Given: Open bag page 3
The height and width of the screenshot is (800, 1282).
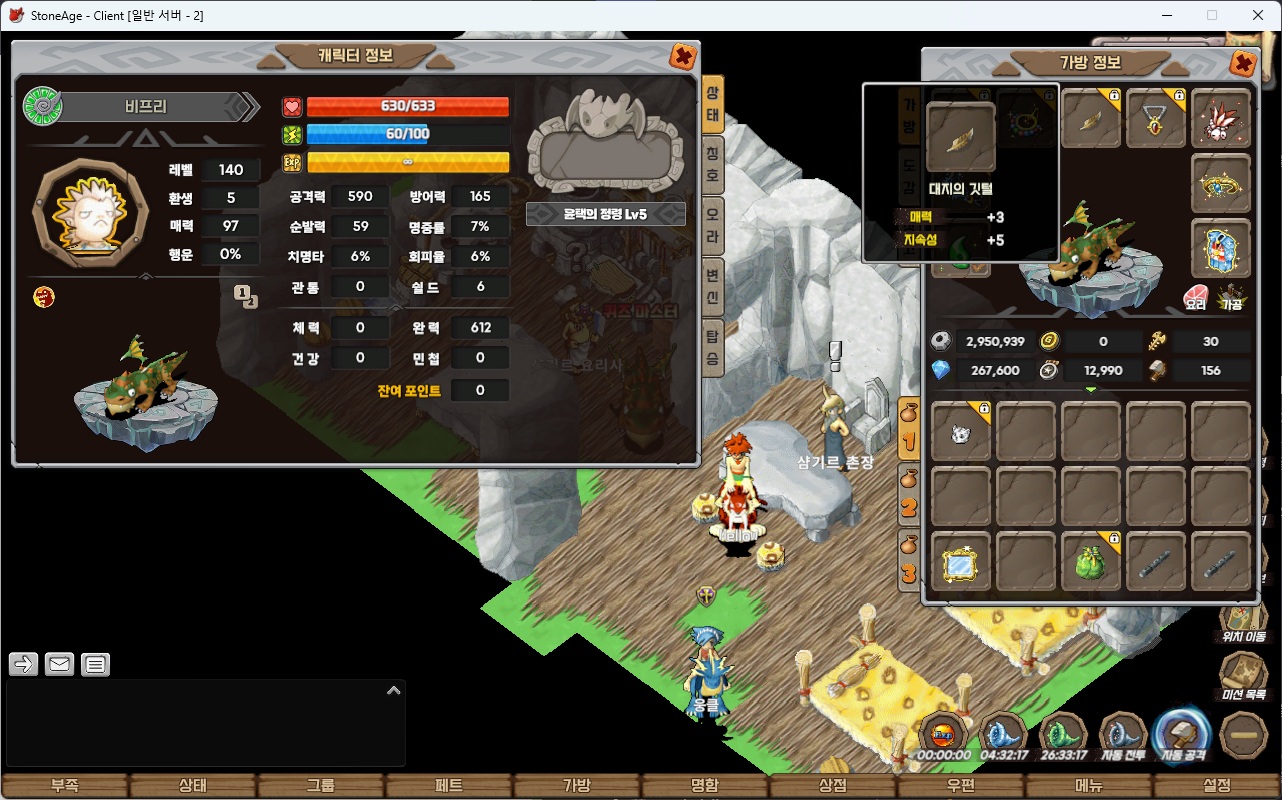Looking at the screenshot, I should coord(909,560).
